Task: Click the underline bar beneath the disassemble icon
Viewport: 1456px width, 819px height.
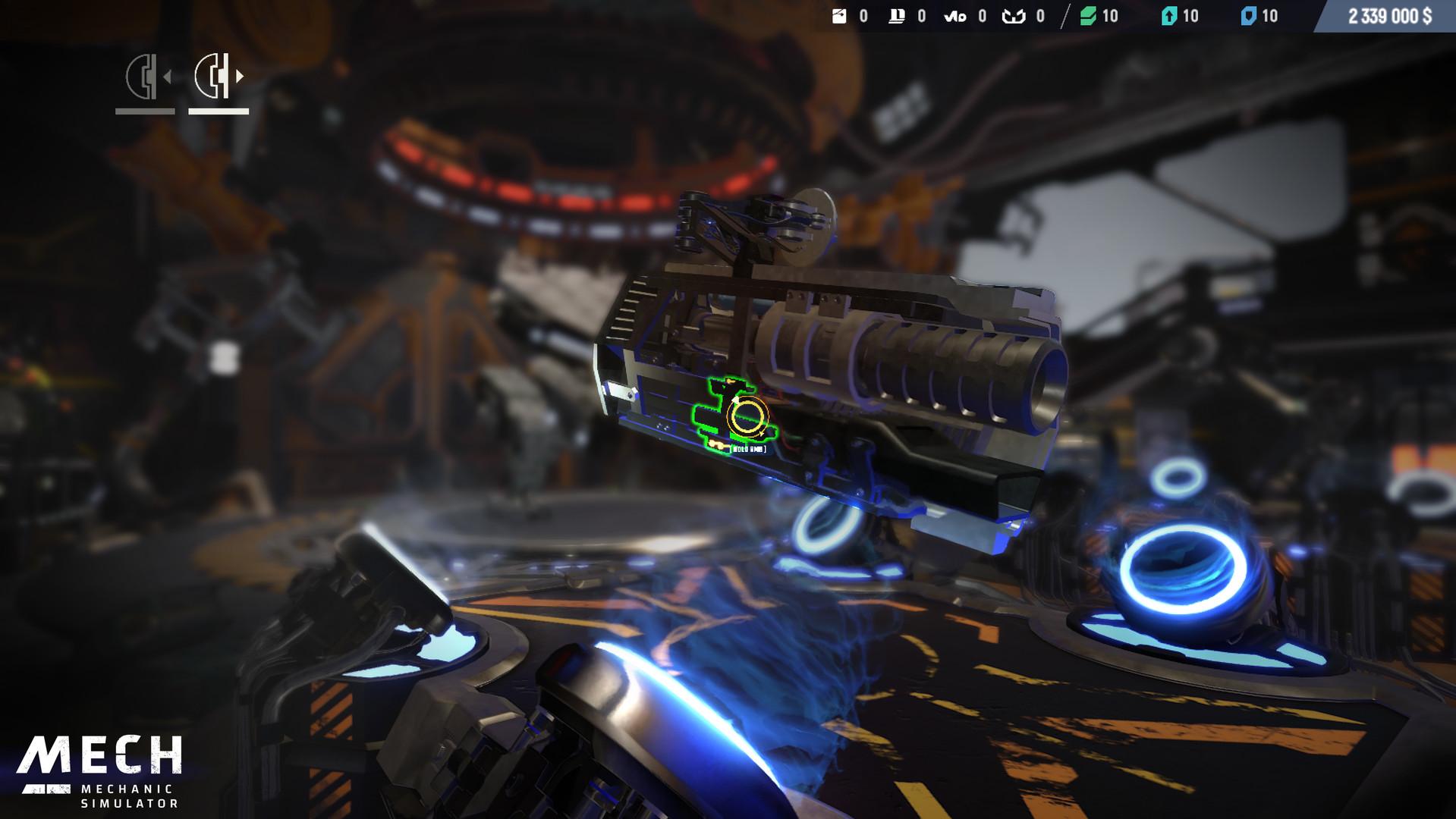Action: (x=144, y=112)
